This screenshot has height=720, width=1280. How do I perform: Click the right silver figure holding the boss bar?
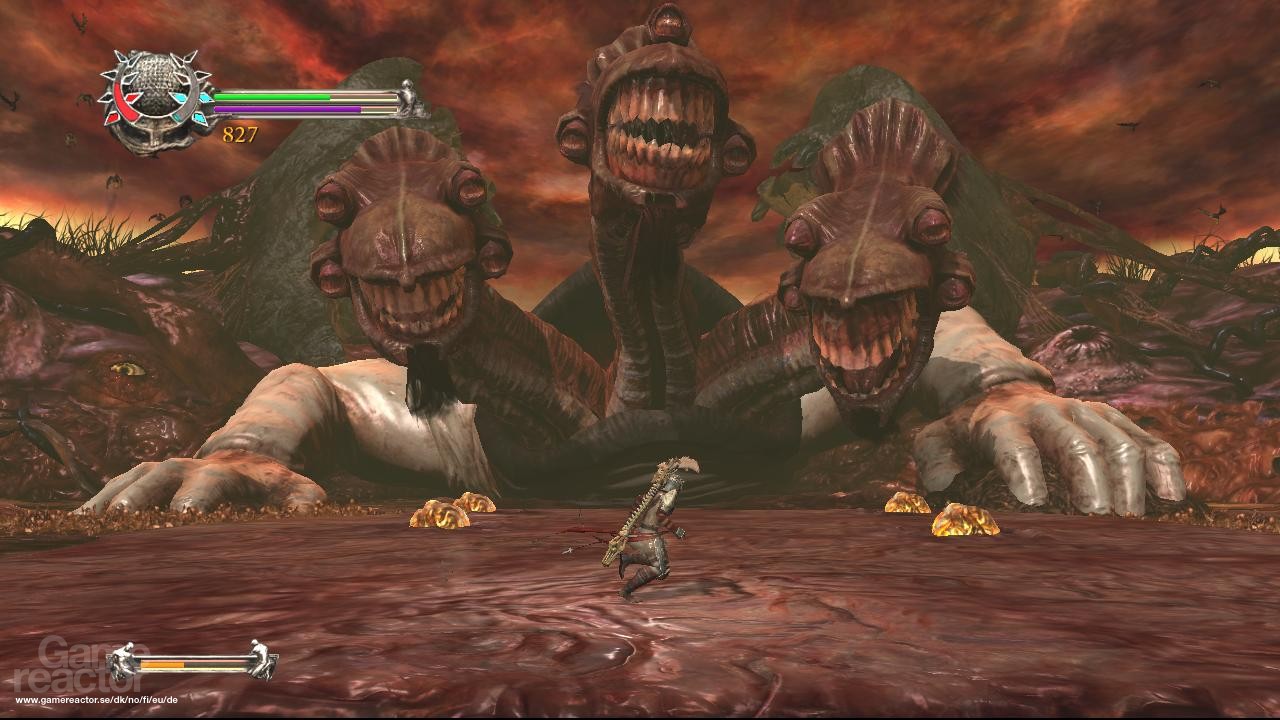pyautogui.click(x=260, y=660)
